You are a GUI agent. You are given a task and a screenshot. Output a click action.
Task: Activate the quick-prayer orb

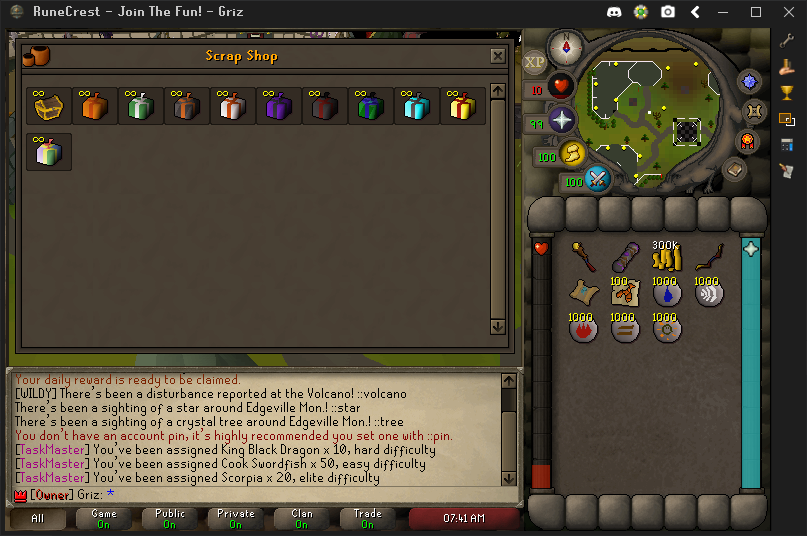click(561, 120)
